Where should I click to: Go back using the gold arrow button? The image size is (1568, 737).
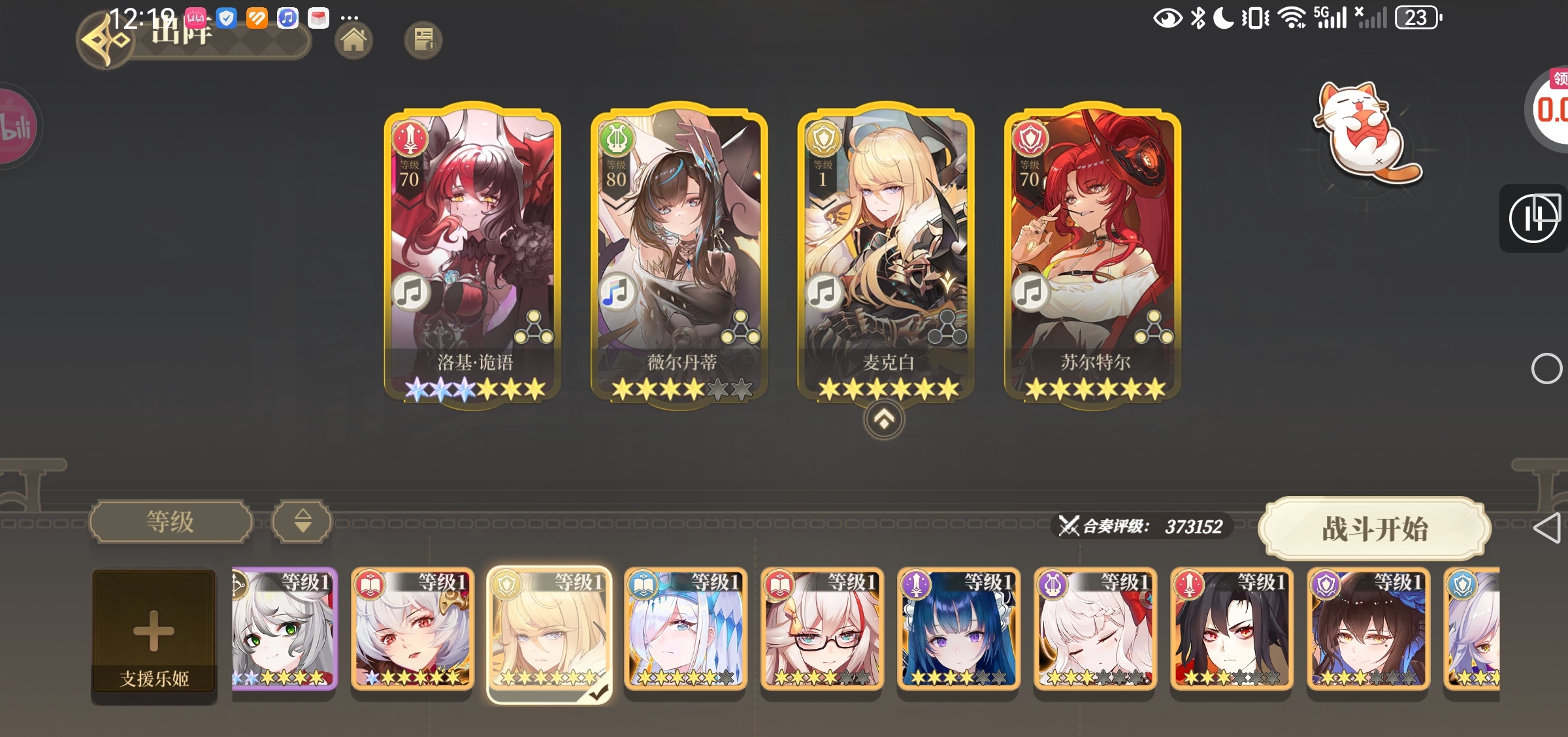click(x=105, y=41)
